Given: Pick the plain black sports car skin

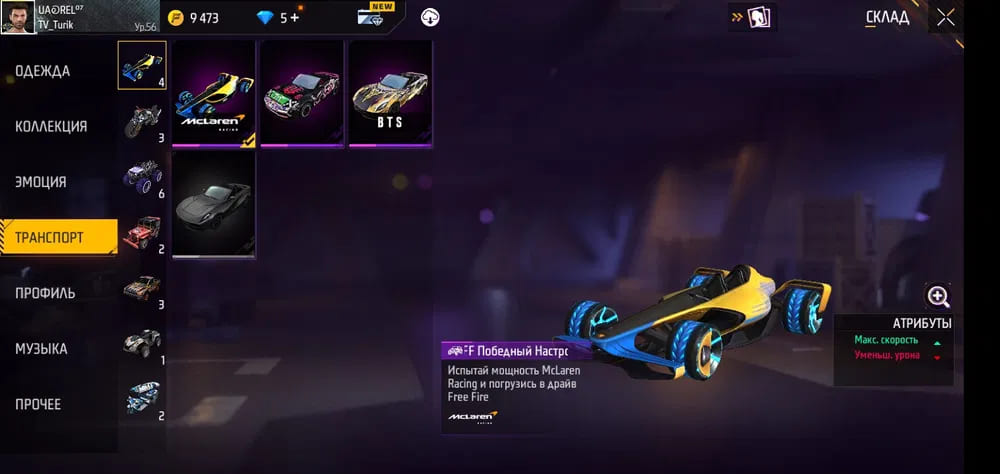Looking at the screenshot, I should (x=214, y=204).
